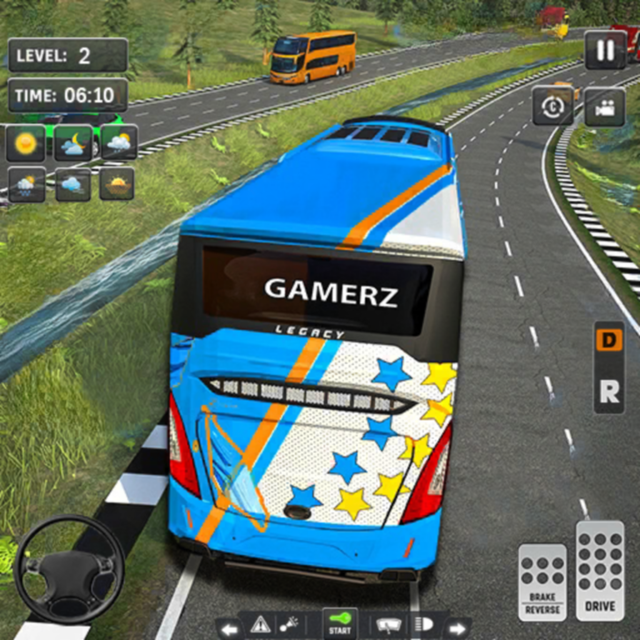Switch the camera view
Viewport: 640px width, 640px height.
[x=605, y=106]
